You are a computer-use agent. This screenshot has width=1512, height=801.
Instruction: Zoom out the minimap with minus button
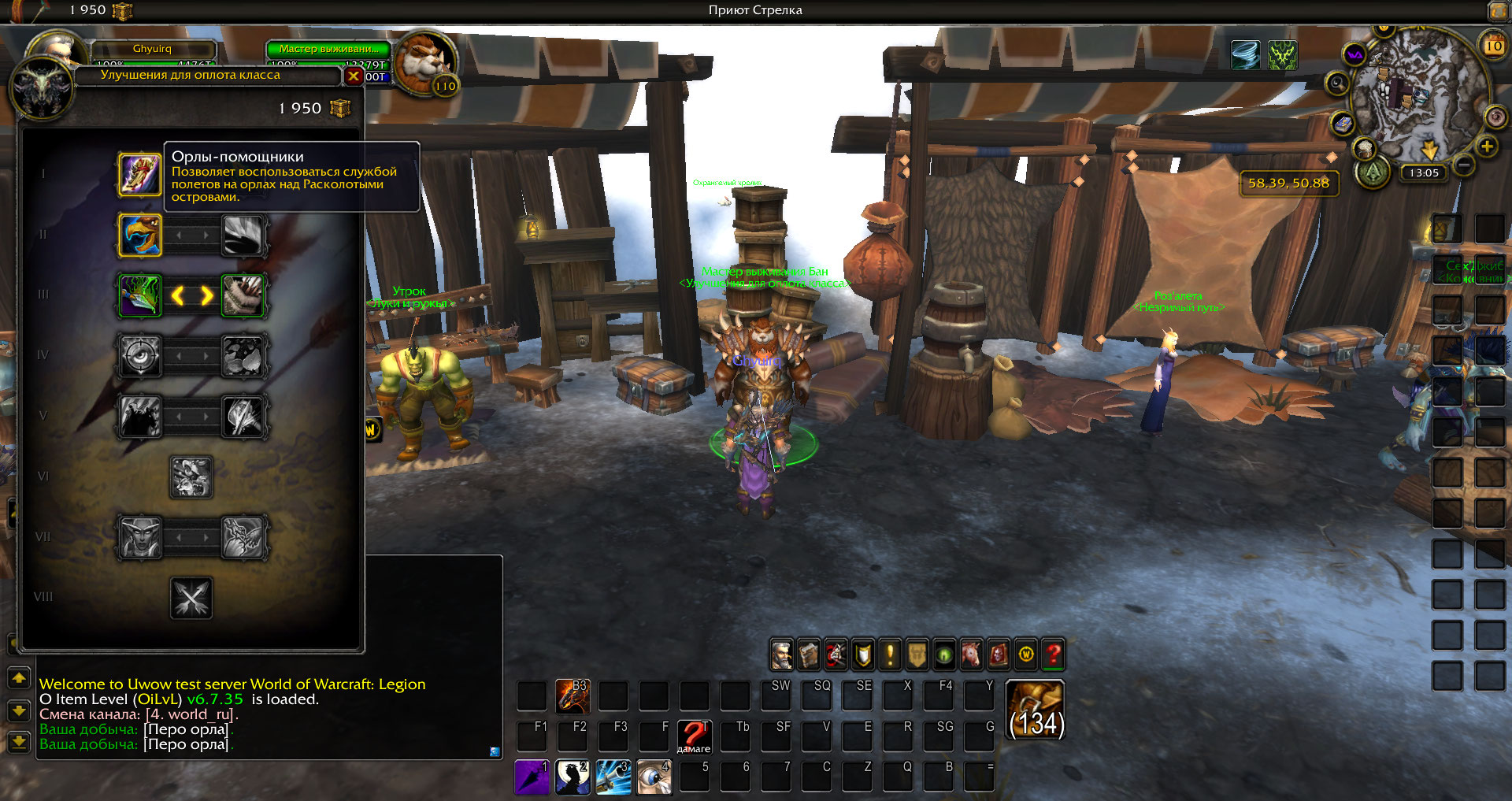point(1464,165)
